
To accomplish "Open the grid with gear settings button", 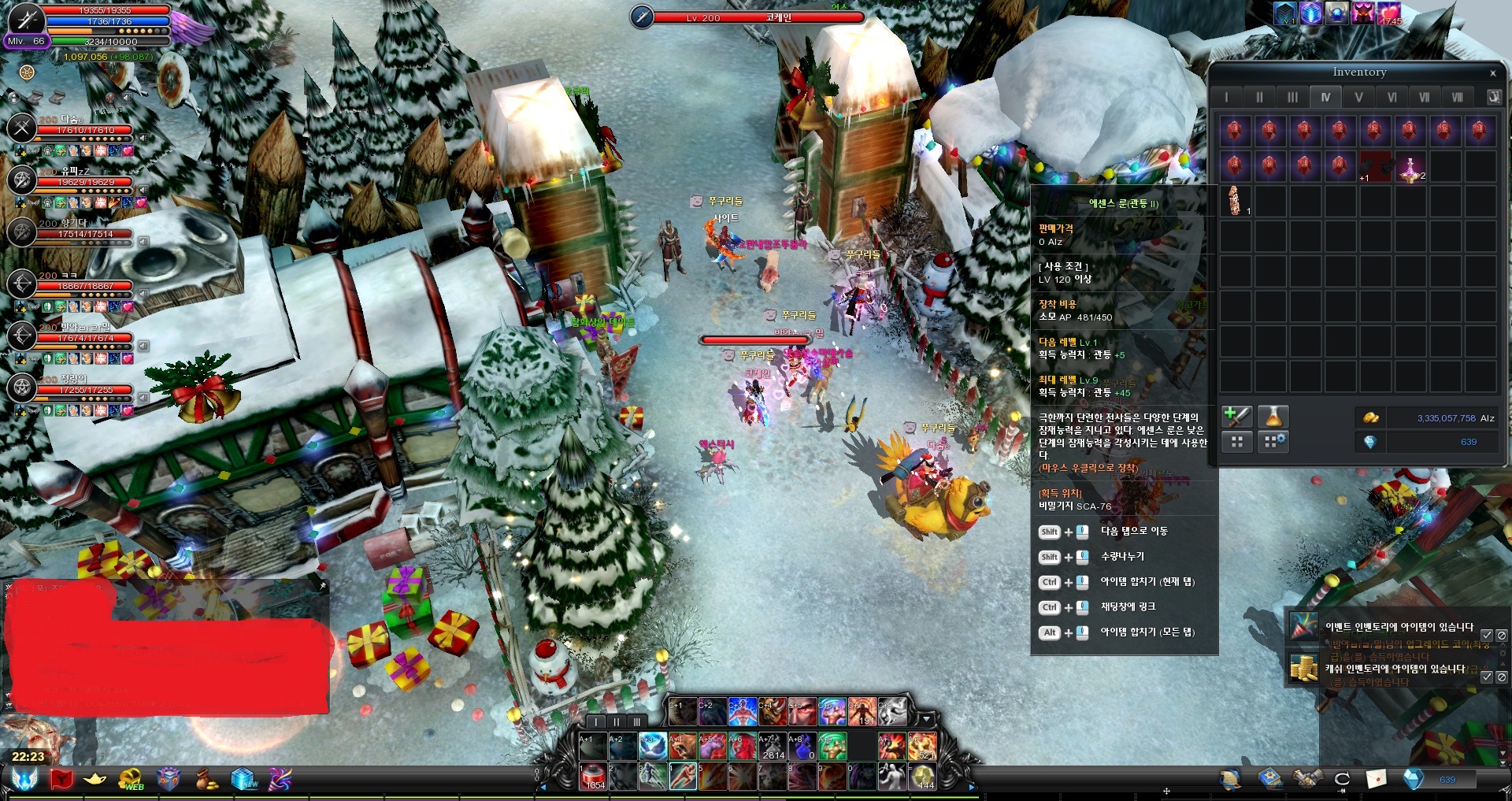I will pyautogui.click(x=1273, y=442).
